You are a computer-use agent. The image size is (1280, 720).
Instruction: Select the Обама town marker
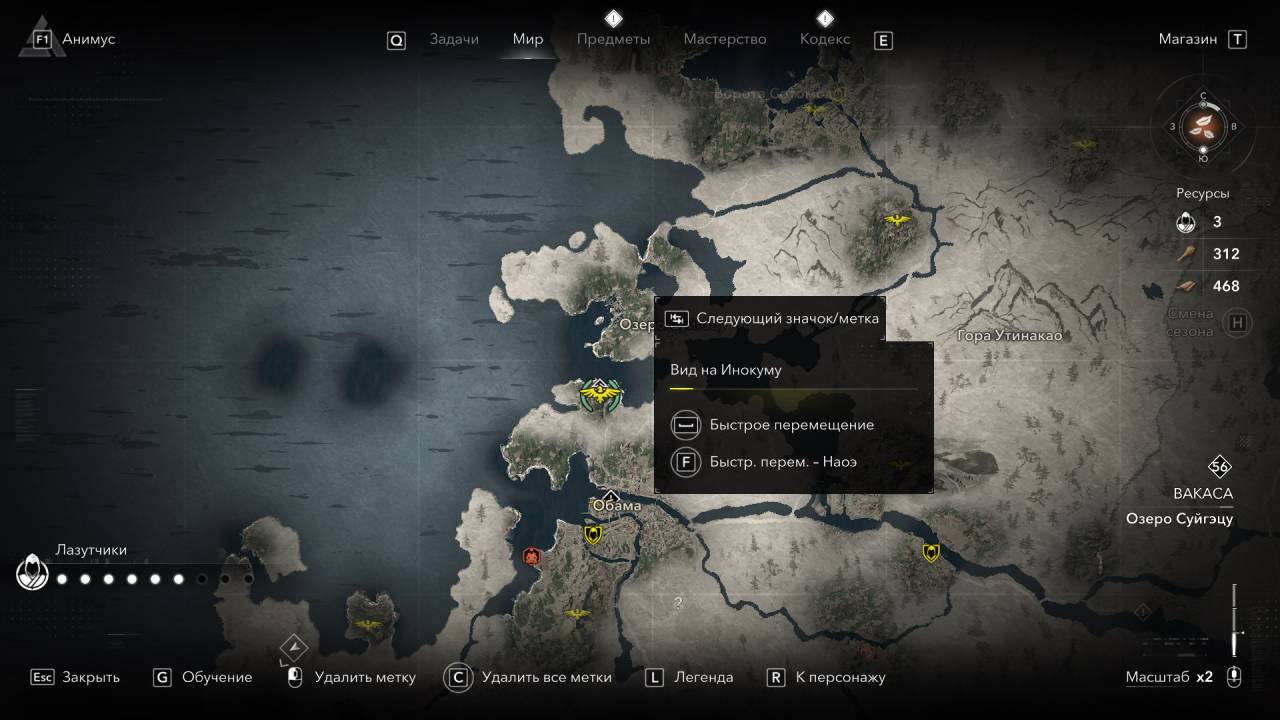(x=612, y=497)
